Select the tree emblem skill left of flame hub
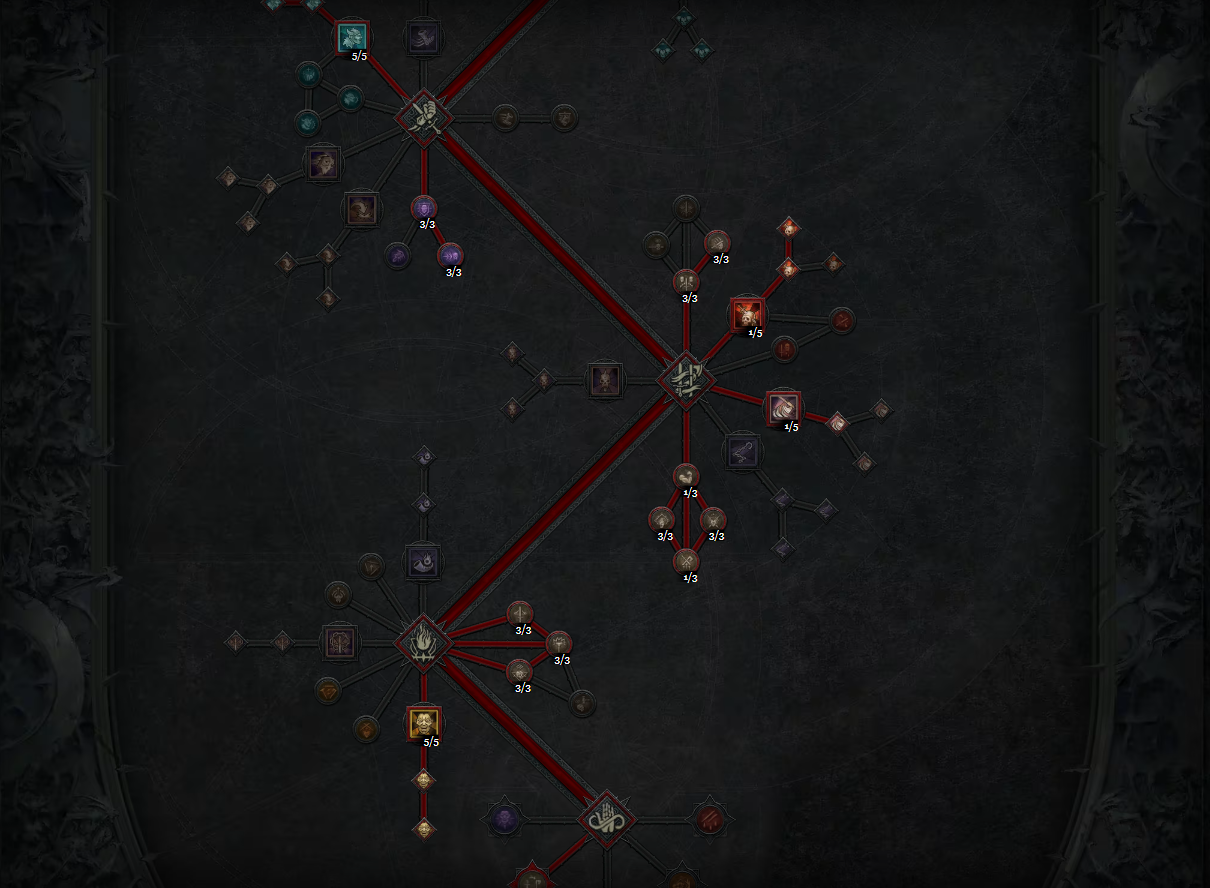 tap(340, 642)
